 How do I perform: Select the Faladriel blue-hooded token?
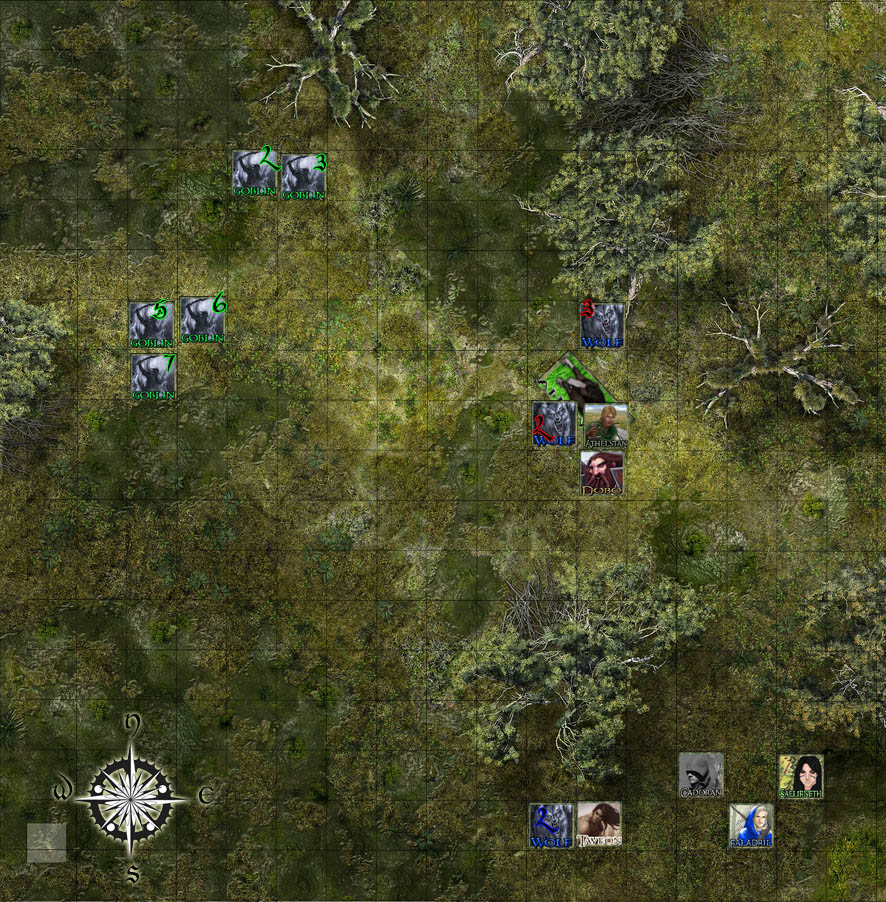point(750,825)
